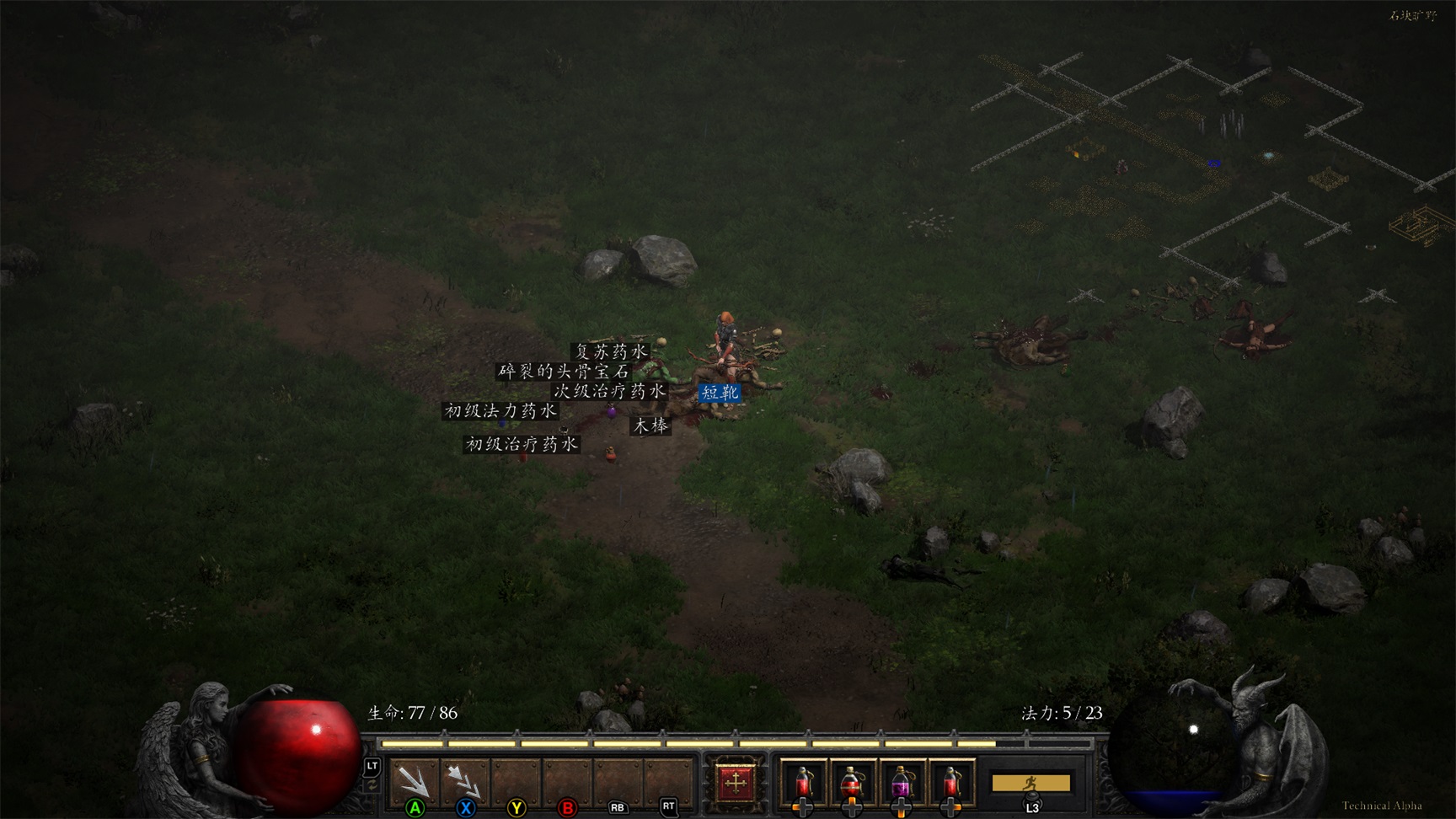The height and width of the screenshot is (819, 1456).
Task: Toggle the run/walk stamina bar
Action: [x=1030, y=784]
